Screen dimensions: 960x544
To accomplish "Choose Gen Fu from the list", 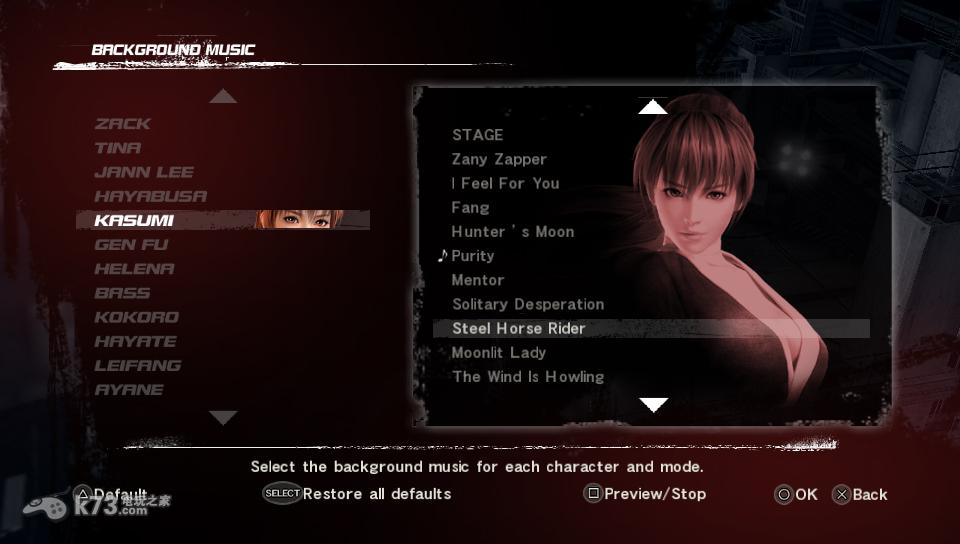I will point(131,245).
